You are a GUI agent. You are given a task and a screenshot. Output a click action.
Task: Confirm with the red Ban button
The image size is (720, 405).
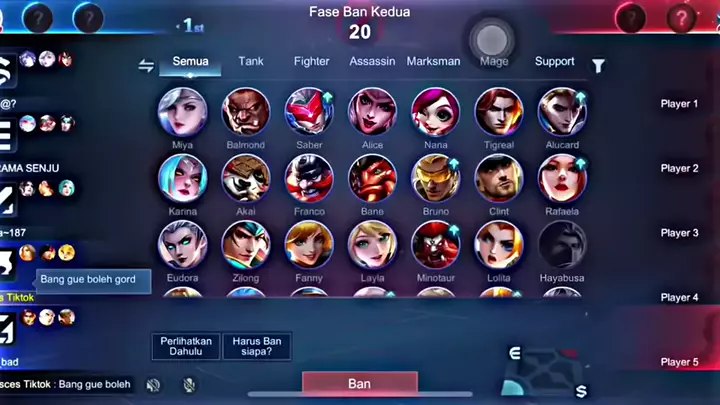(x=359, y=383)
